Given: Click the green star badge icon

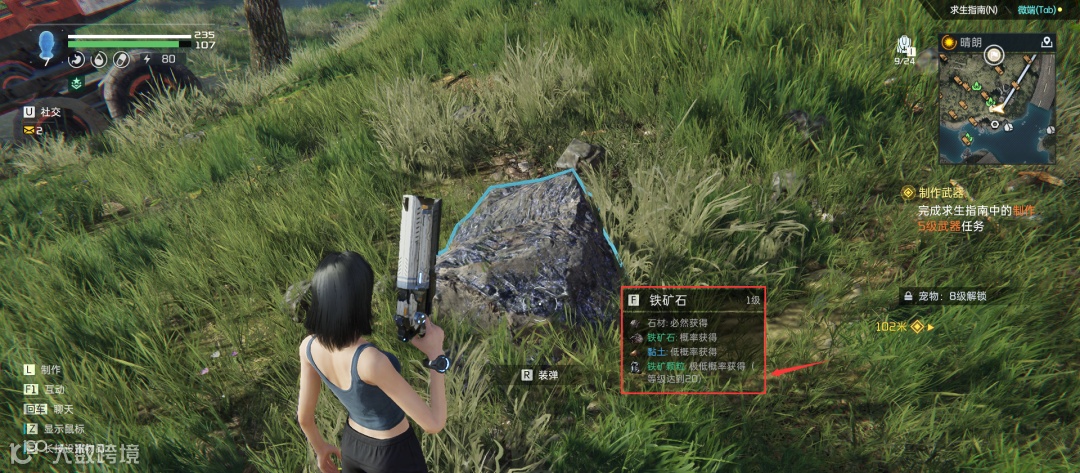Looking at the screenshot, I should pyautogui.click(x=77, y=83).
